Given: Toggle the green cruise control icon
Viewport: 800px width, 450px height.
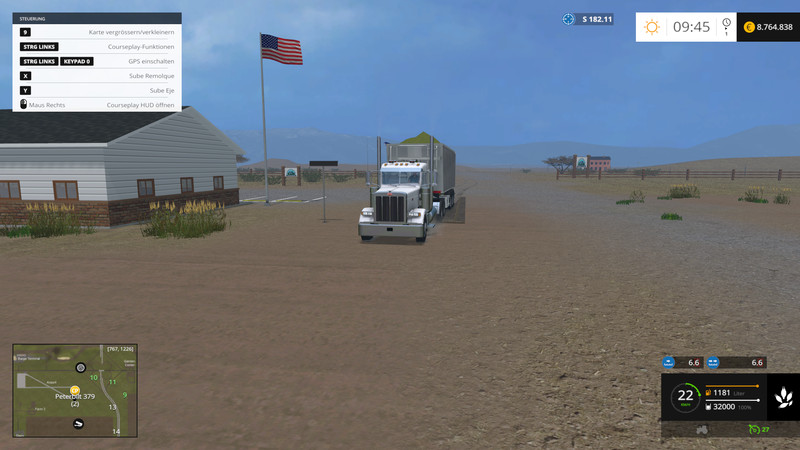Looking at the screenshot, I should click(753, 429).
